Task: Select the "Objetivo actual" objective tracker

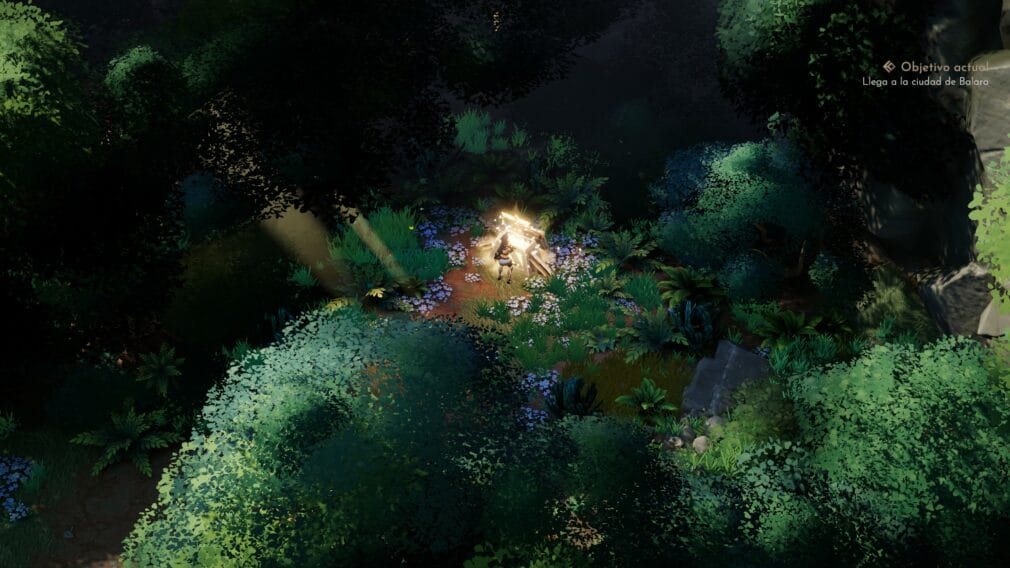Action: point(936,67)
